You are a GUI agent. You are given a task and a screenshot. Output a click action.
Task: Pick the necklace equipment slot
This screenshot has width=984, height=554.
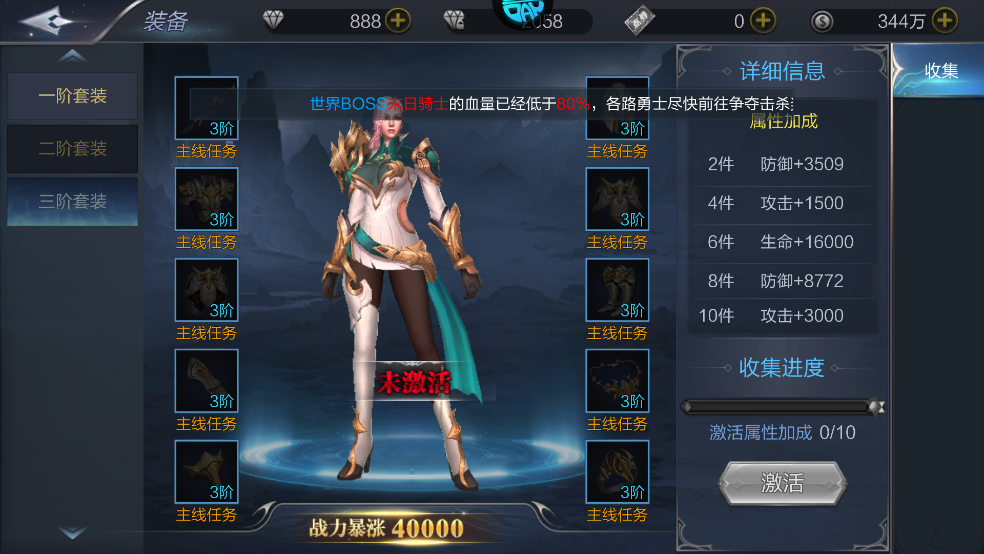tap(617, 381)
